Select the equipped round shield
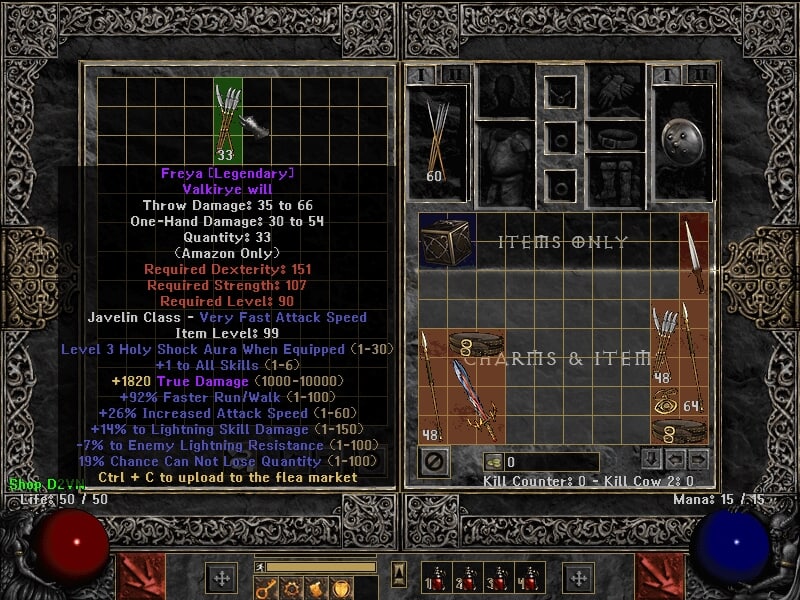 coord(682,135)
